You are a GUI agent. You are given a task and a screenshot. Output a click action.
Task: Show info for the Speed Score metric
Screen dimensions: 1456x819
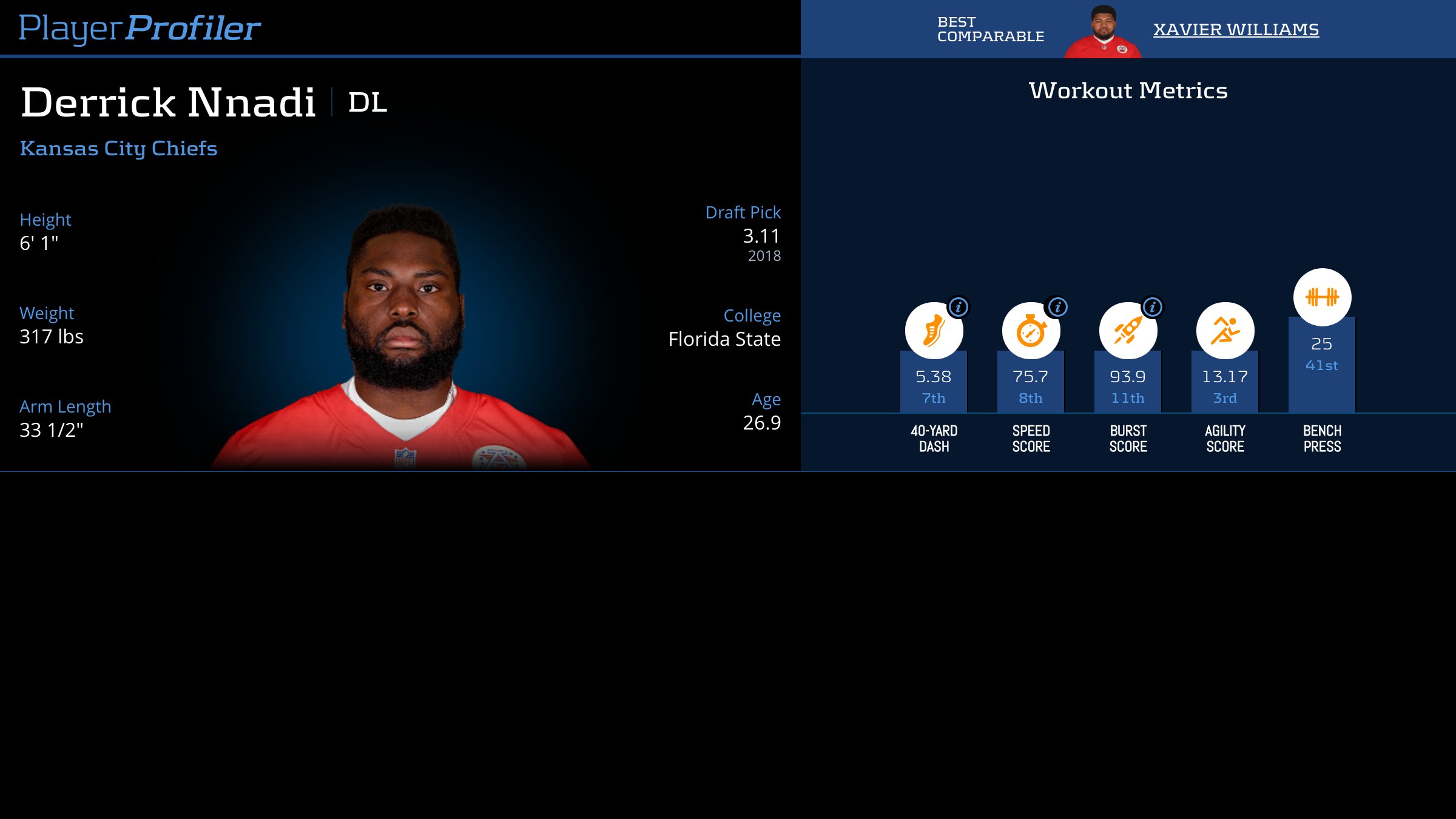tap(1057, 307)
